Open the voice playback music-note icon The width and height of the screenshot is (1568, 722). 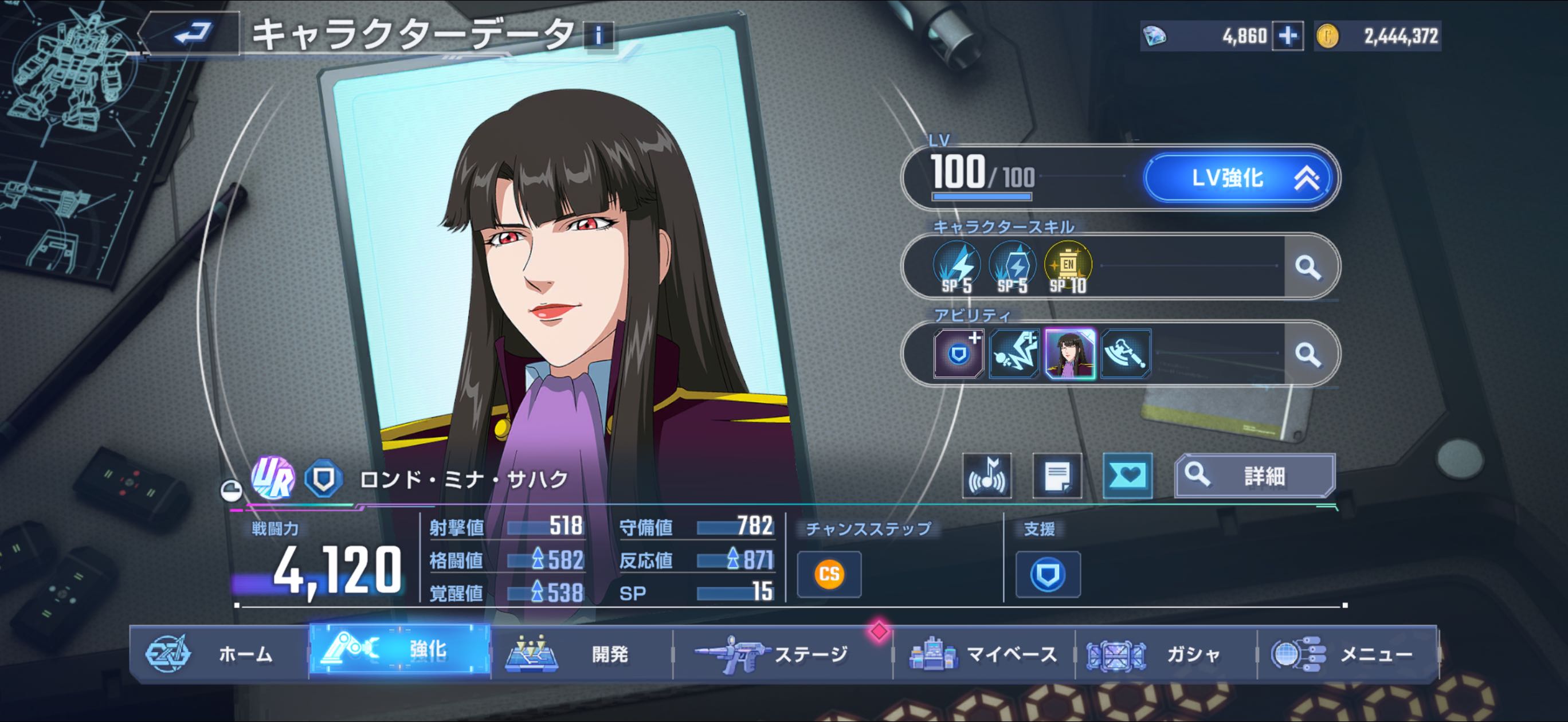click(987, 476)
